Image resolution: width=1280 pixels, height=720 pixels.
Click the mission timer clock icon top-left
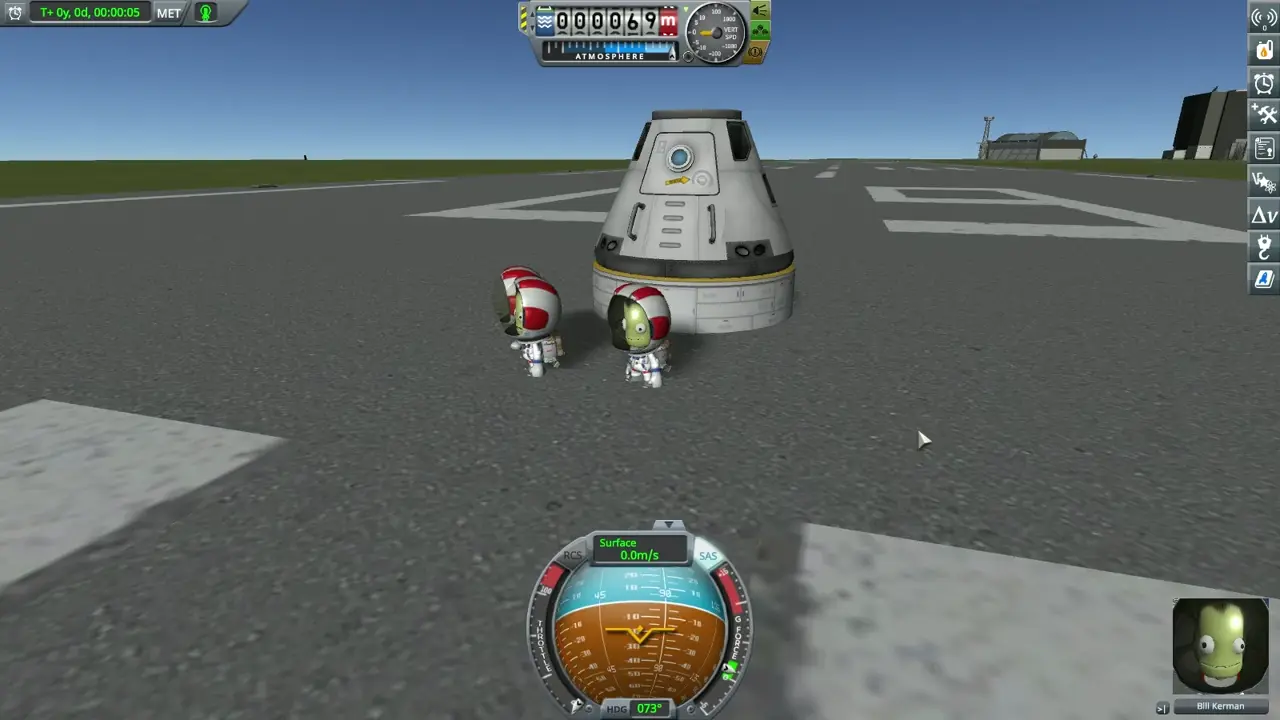tap(14, 13)
